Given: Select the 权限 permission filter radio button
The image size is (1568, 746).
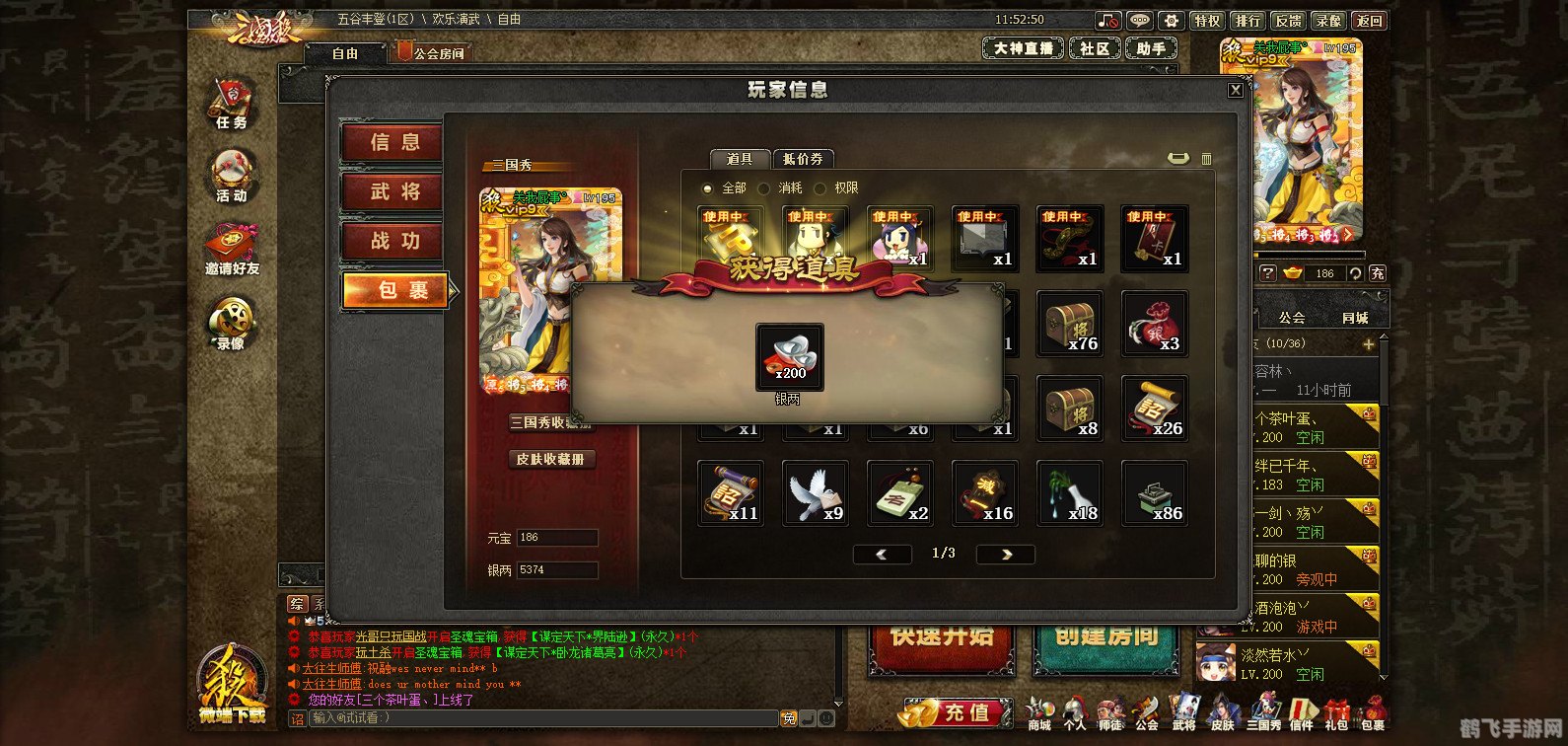Looking at the screenshot, I should pyautogui.click(x=820, y=188).
